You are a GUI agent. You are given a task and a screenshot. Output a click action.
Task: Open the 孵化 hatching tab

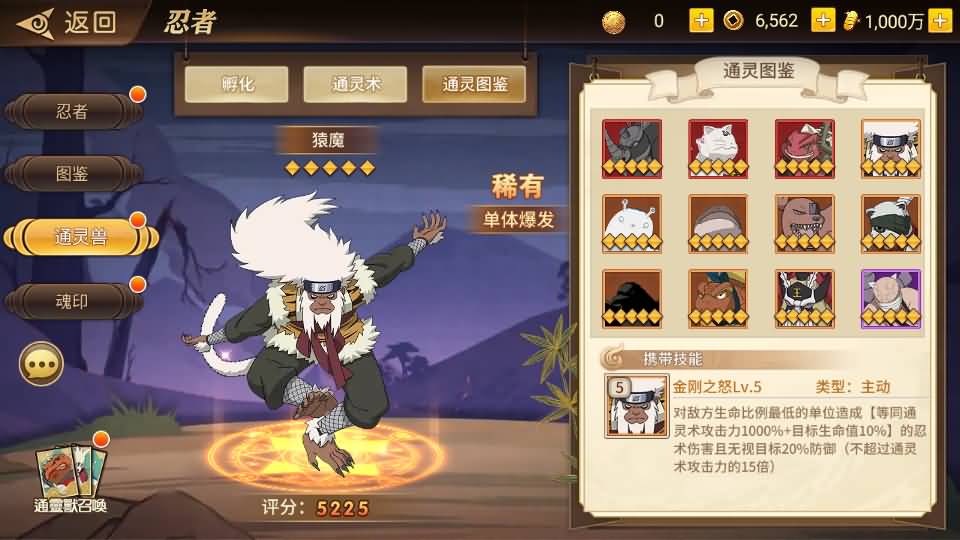click(236, 84)
